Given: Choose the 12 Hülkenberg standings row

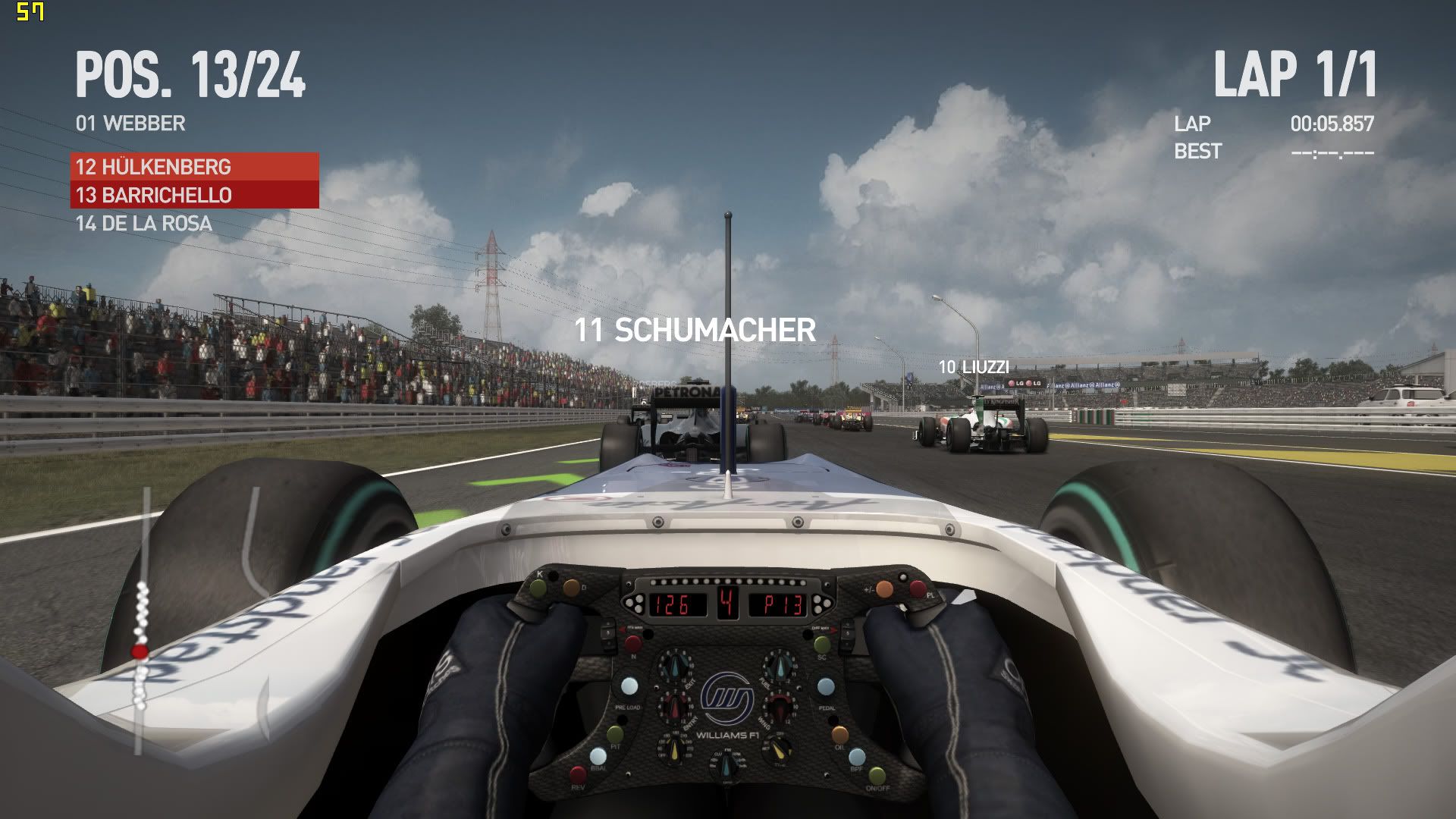Looking at the screenshot, I should 194,167.
